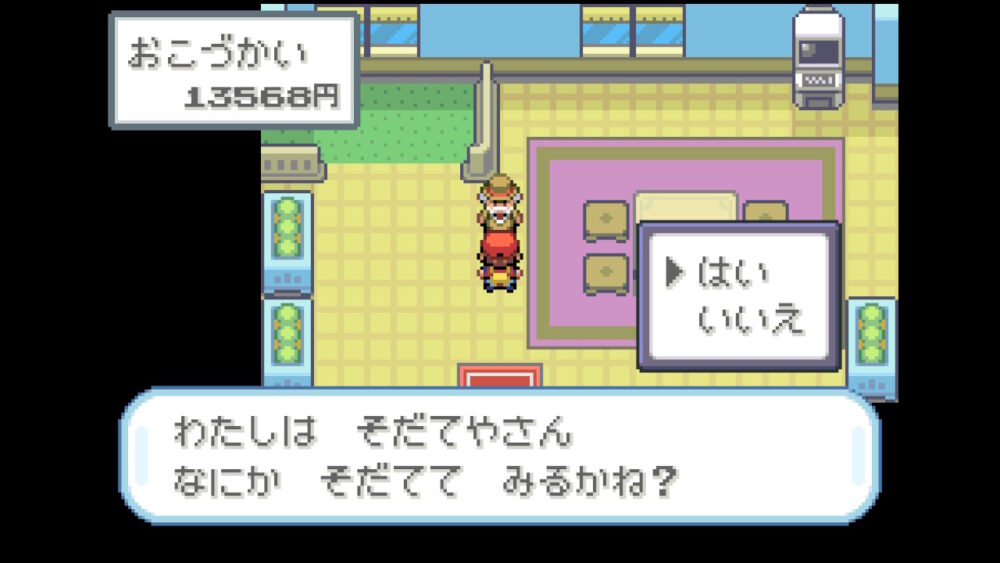Select the いいえ (No) option

(750, 319)
